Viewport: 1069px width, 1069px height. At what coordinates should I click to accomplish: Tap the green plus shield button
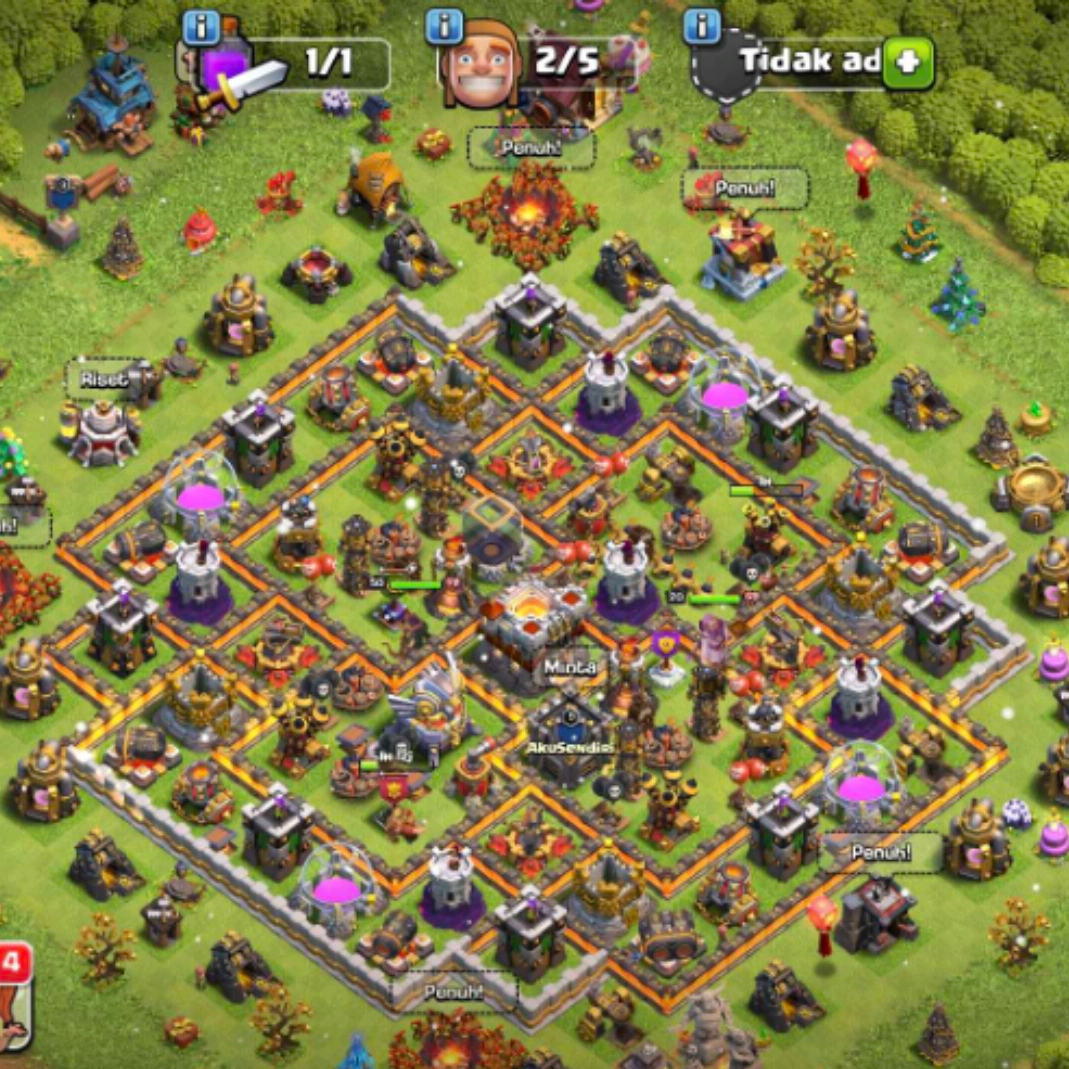click(x=908, y=64)
